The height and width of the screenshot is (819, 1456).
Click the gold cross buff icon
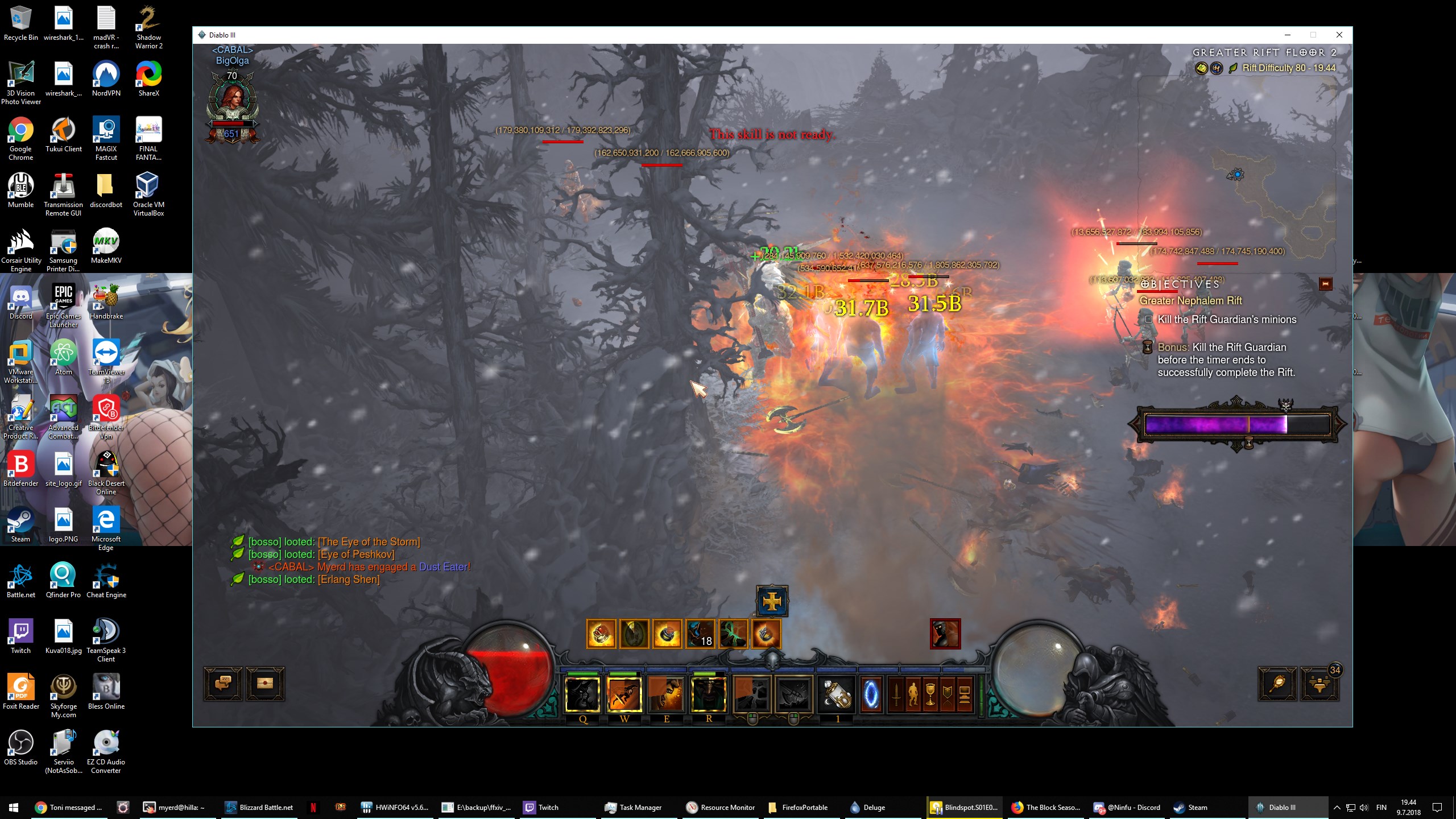(x=772, y=601)
